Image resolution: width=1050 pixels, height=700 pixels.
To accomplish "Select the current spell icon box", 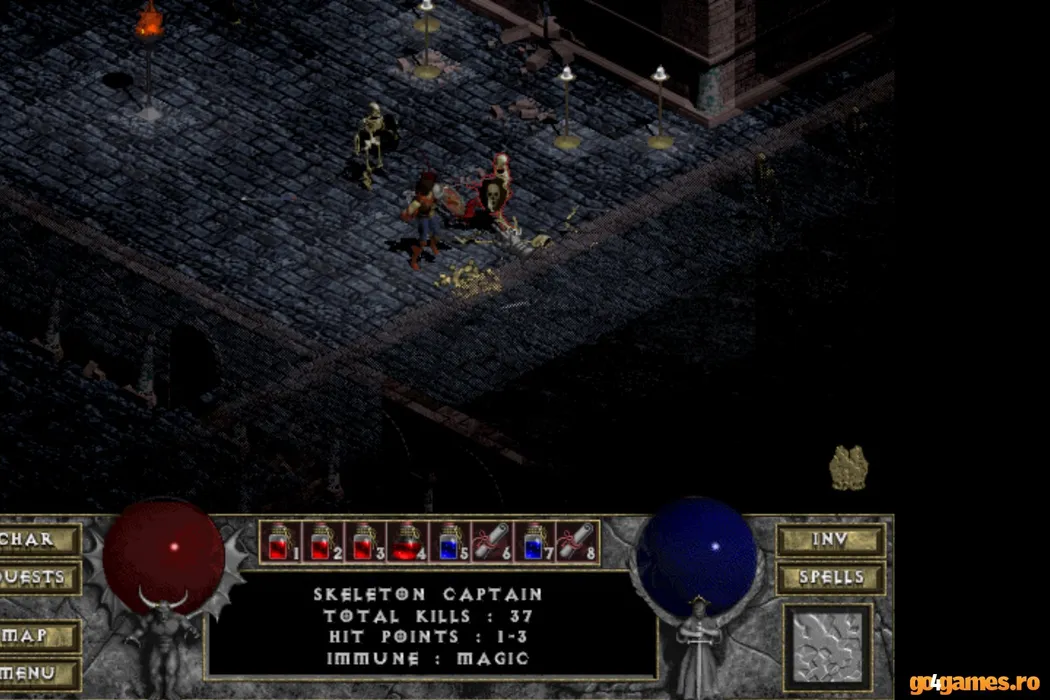I will coord(828,648).
